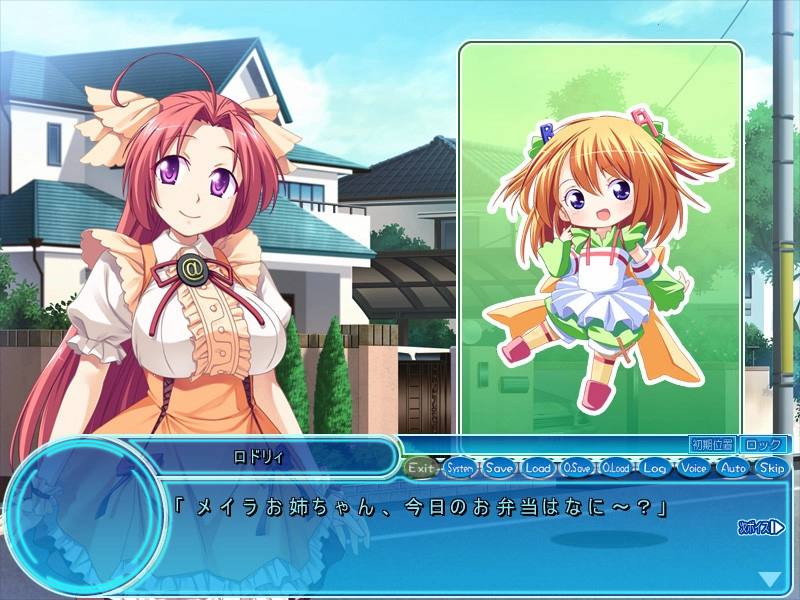
Task: Open the Save screen
Action: pos(500,467)
